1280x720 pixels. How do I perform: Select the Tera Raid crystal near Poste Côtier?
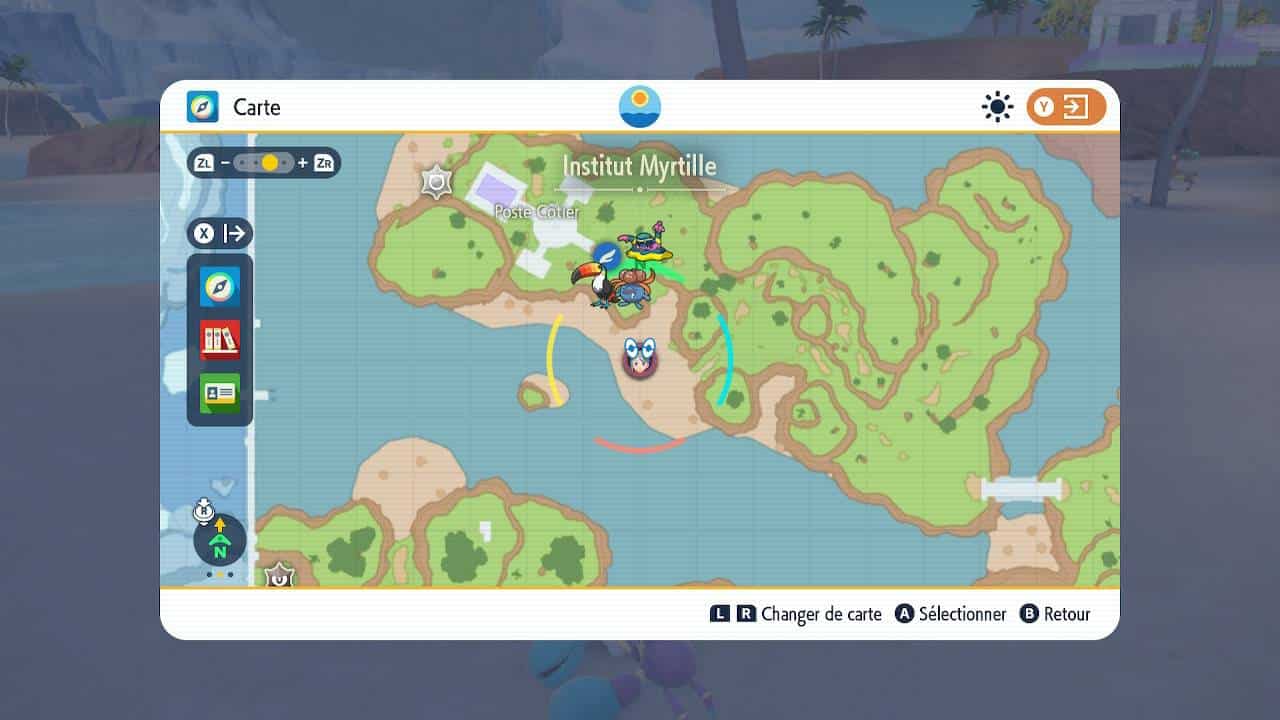coord(436,182)
